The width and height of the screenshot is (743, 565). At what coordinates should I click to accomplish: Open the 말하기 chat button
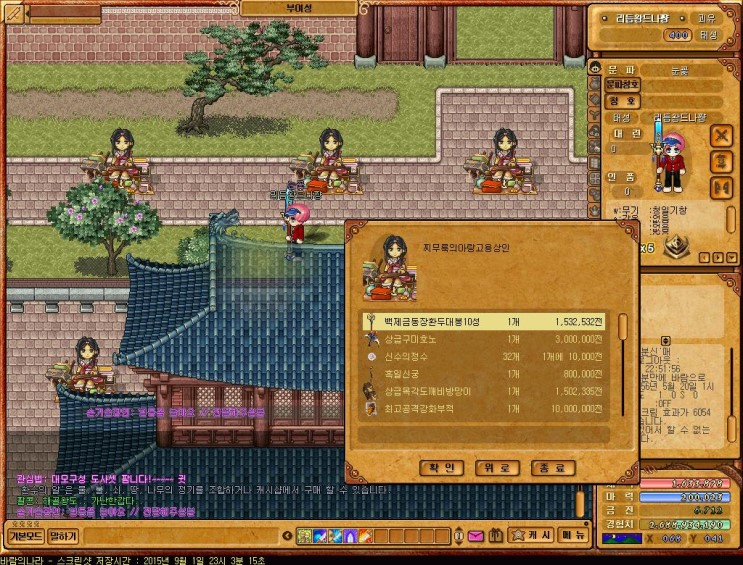point(63,536)
